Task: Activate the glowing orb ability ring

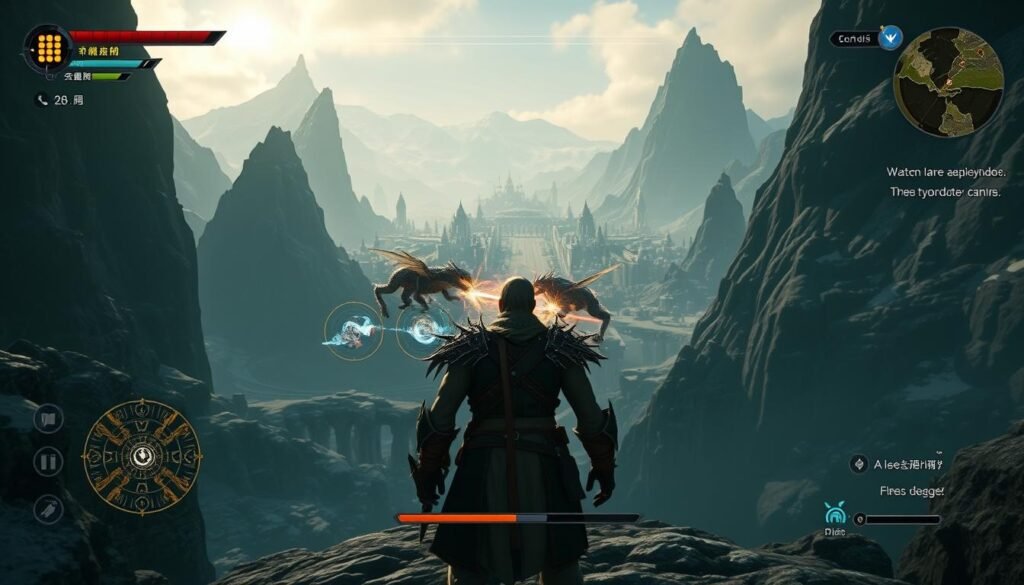Action: 423,331
